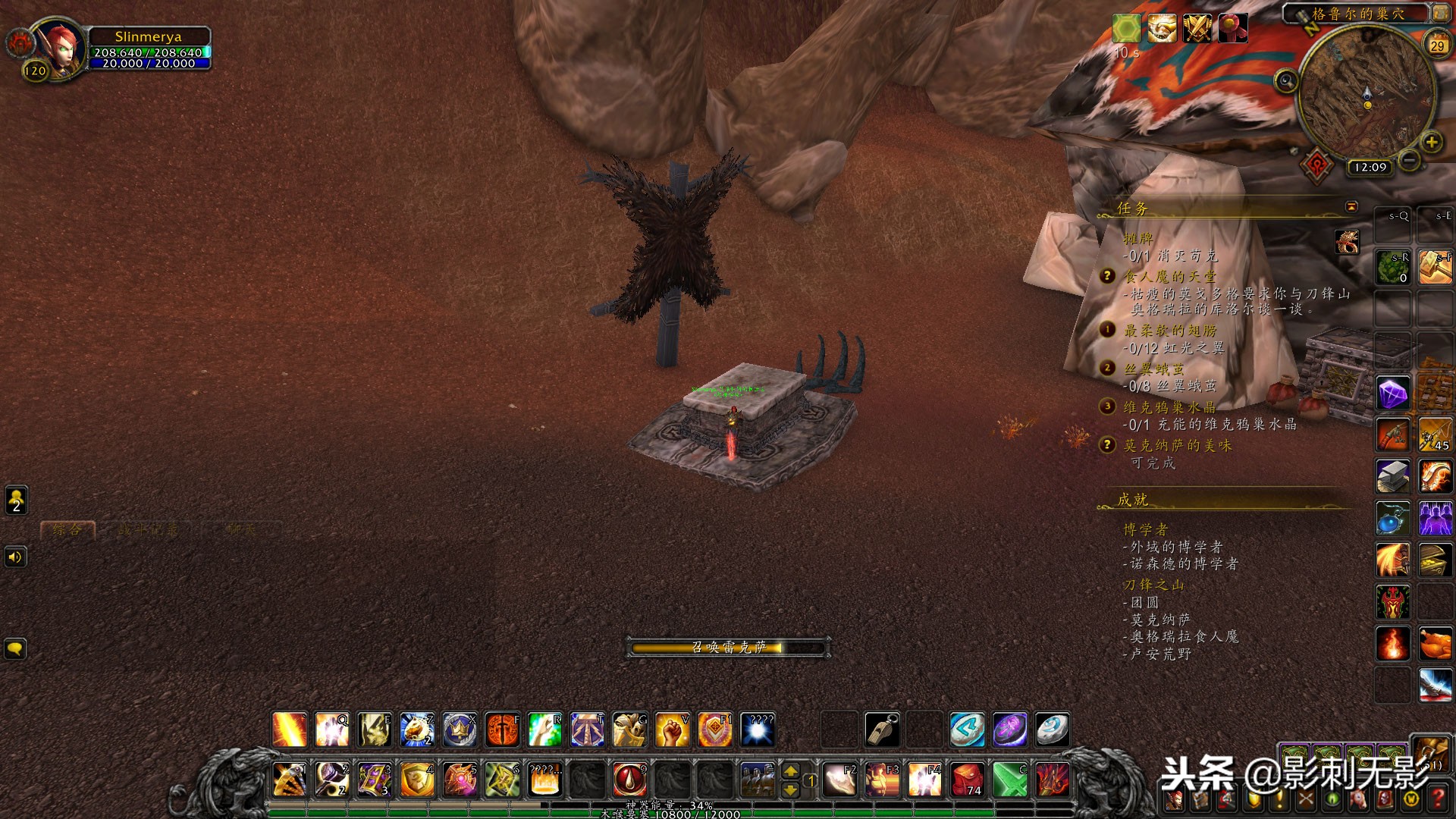This screenshot has width=1456, height=819.
Task: Collapse the 任务 quest tracker header
Action: tap(1351, 206)
